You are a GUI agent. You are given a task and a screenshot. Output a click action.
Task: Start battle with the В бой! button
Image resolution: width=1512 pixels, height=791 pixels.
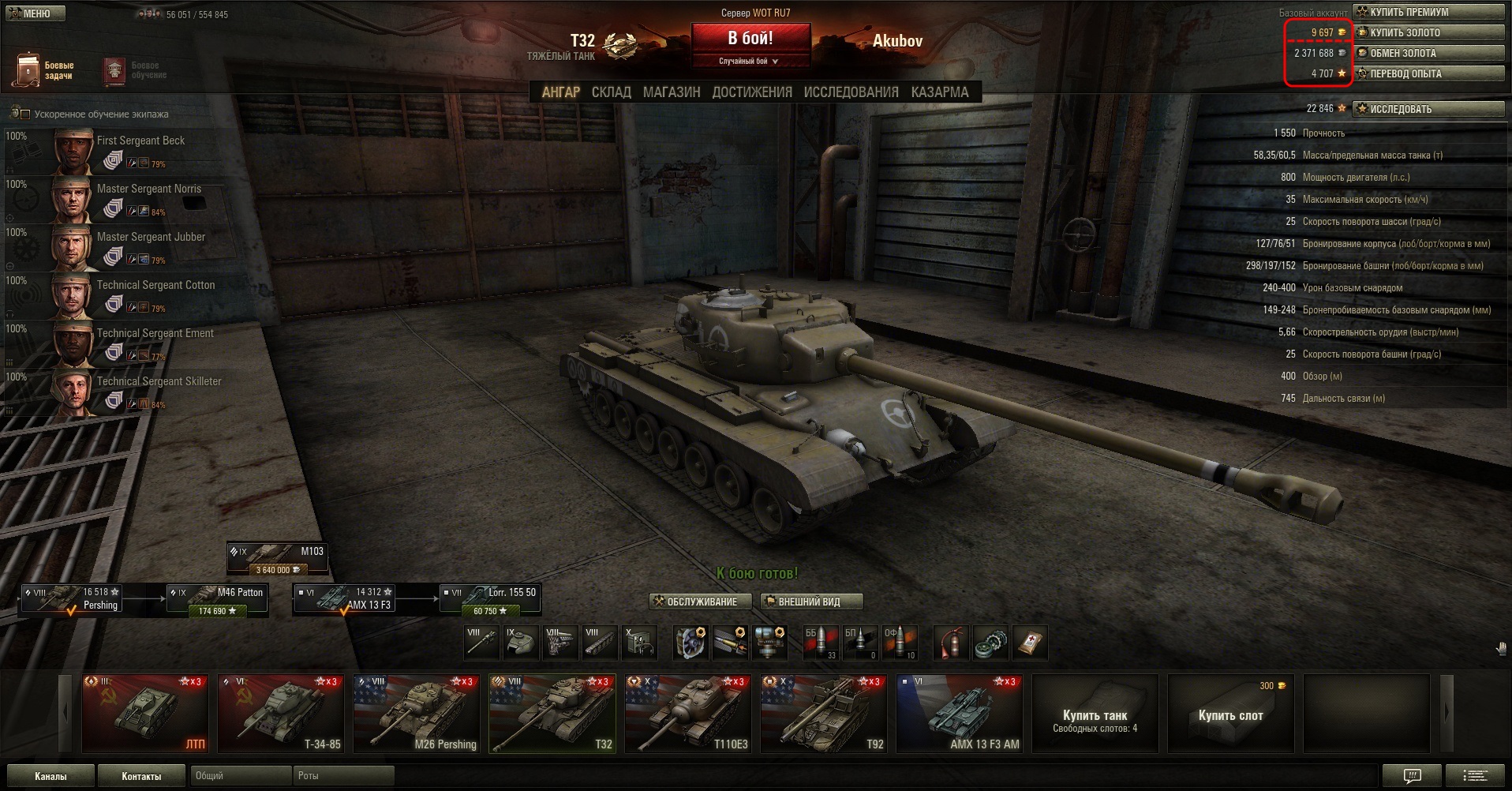pyautogui.click(x=750, y=39)
